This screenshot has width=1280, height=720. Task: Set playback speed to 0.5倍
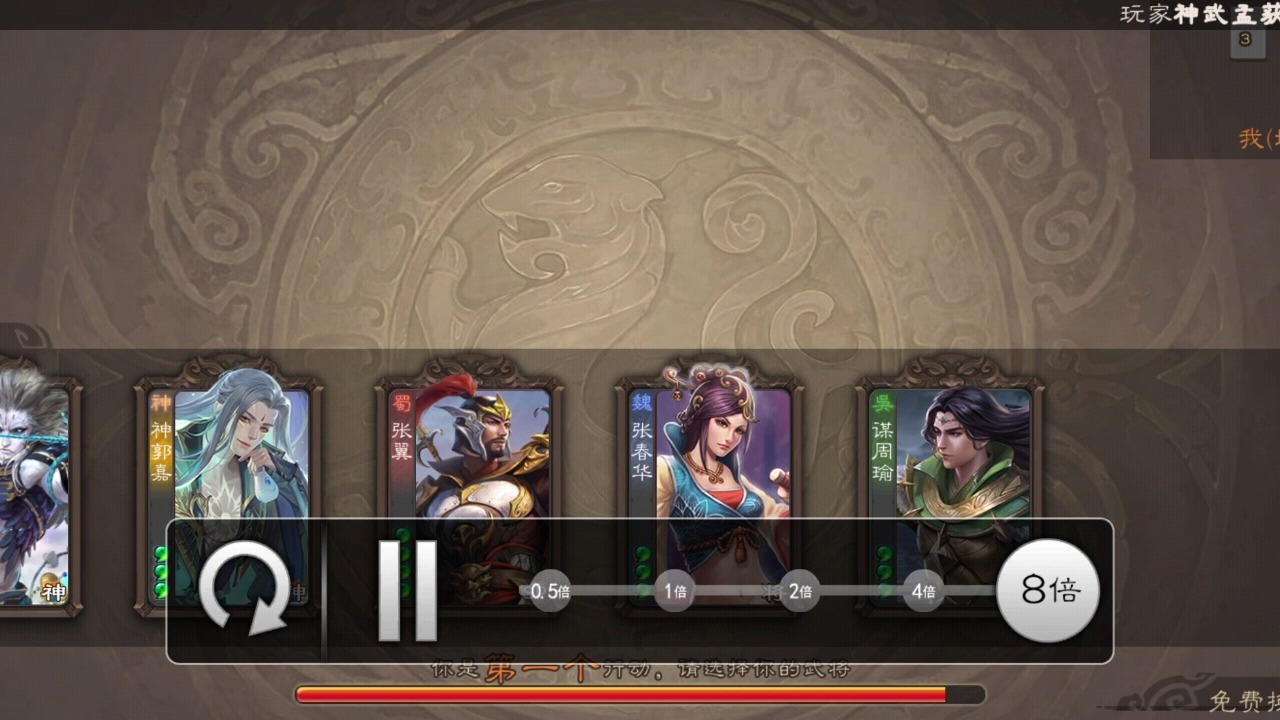550,591
